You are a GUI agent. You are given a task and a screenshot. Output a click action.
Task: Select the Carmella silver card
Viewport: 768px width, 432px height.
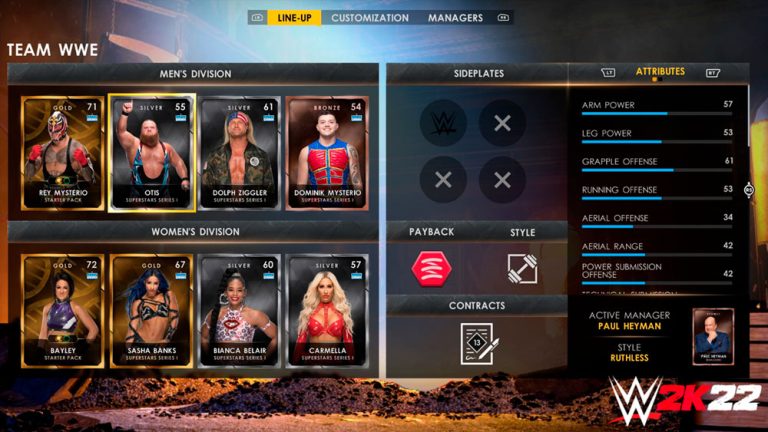point(328,310)
